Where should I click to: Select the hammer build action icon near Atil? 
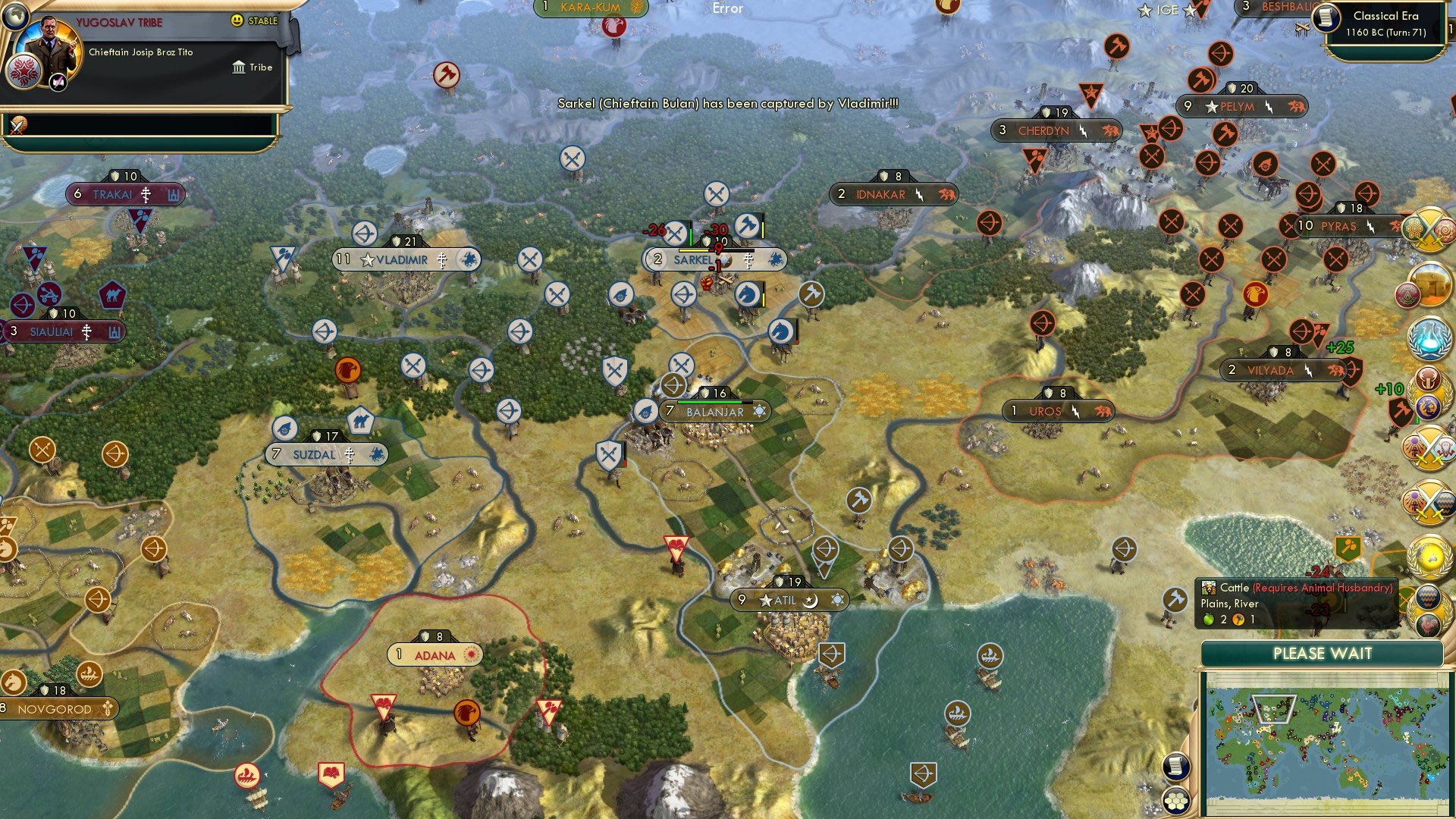(x=861, y=500)
